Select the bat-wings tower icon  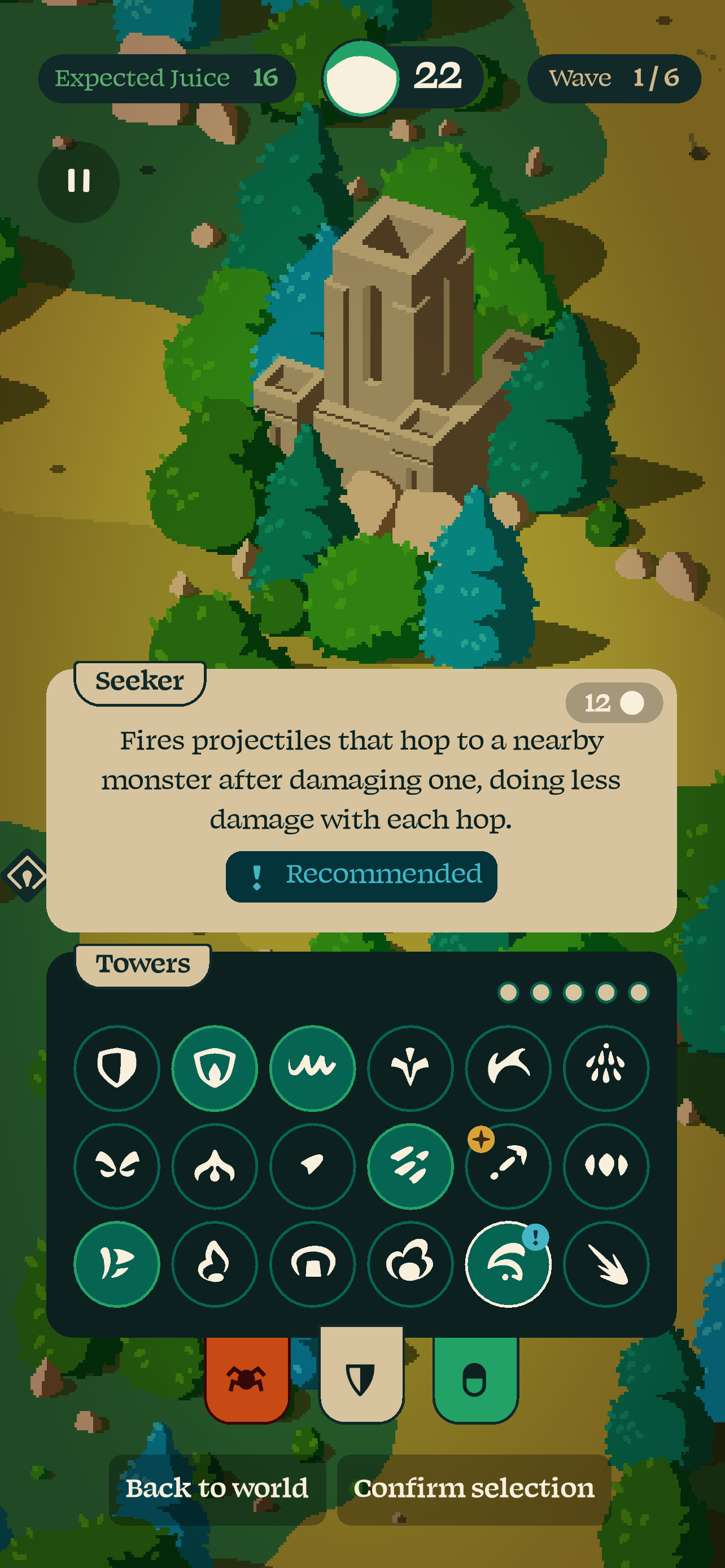[x=117, y=1164]
